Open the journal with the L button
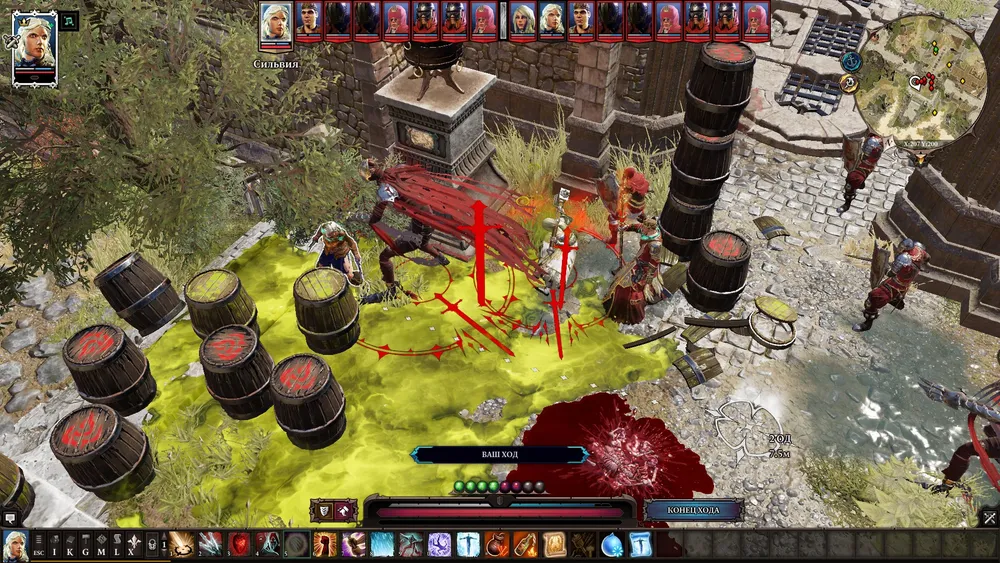The image size is (1000, 563). coord(118,545)
